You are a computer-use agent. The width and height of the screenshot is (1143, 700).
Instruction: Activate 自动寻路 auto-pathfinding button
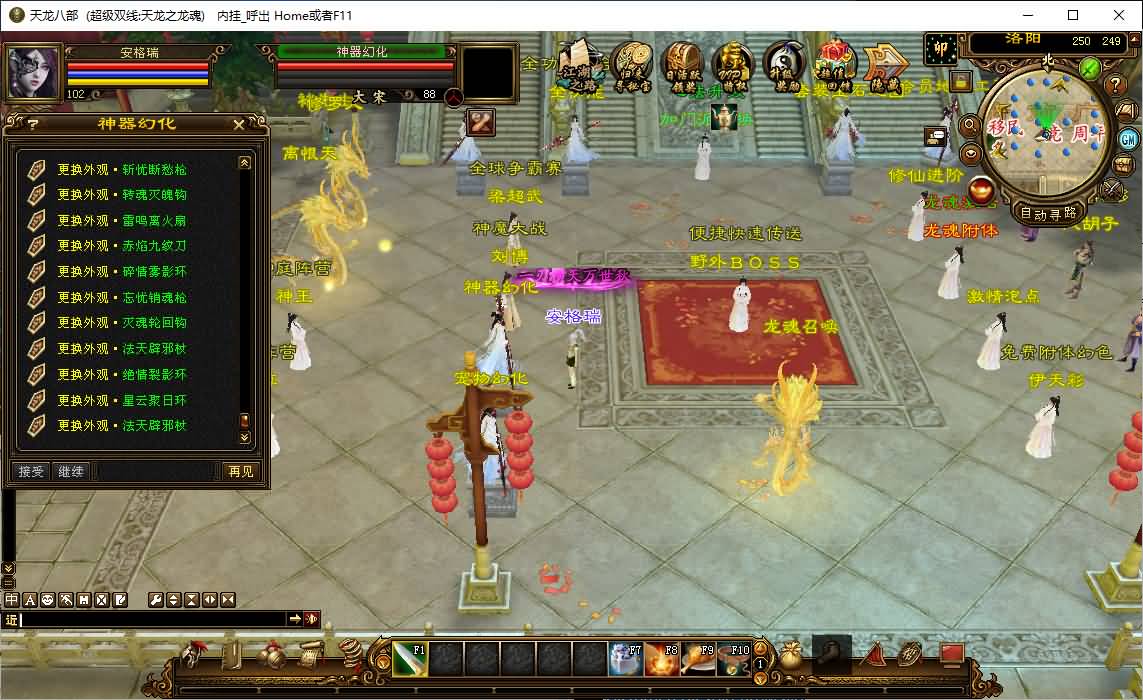click(1048, 213)
